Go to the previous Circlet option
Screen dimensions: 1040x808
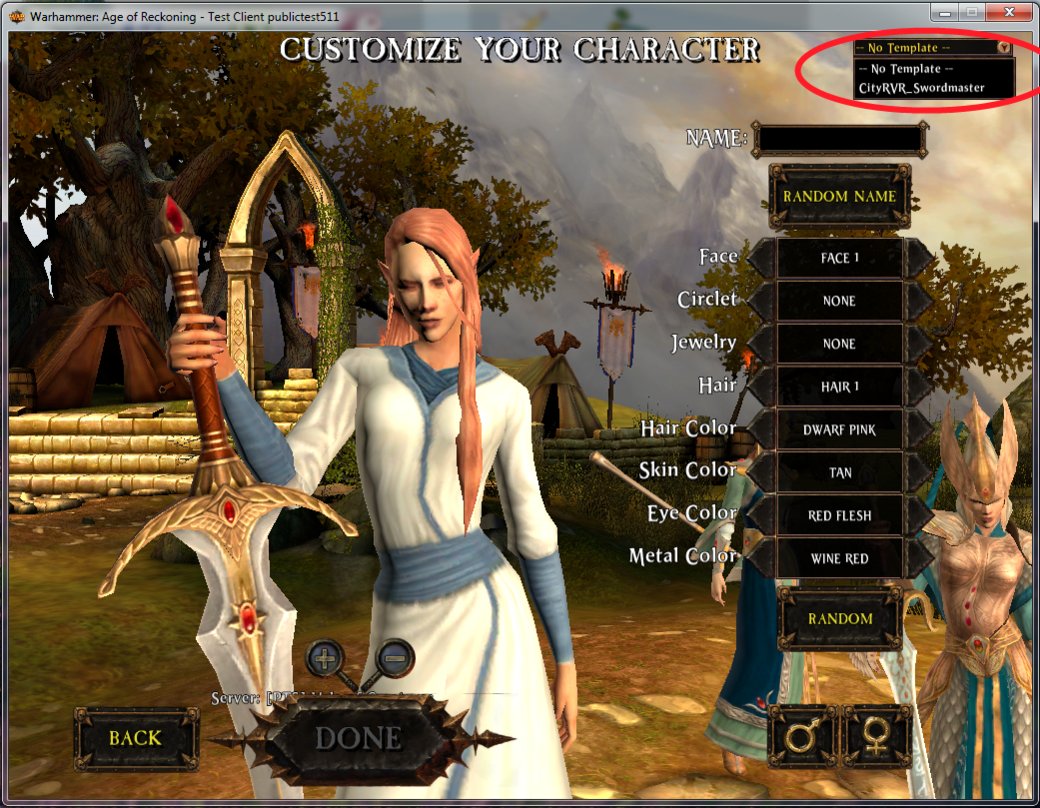tap(760, 301)
